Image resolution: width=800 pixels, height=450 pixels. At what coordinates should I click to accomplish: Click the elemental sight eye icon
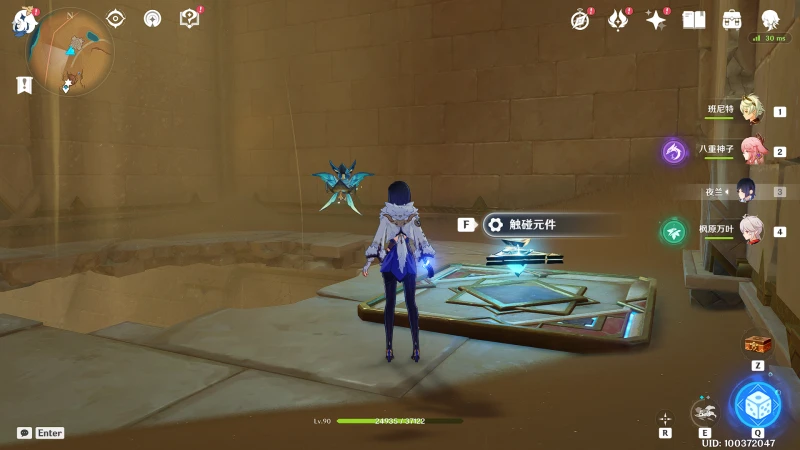point(116,18)
